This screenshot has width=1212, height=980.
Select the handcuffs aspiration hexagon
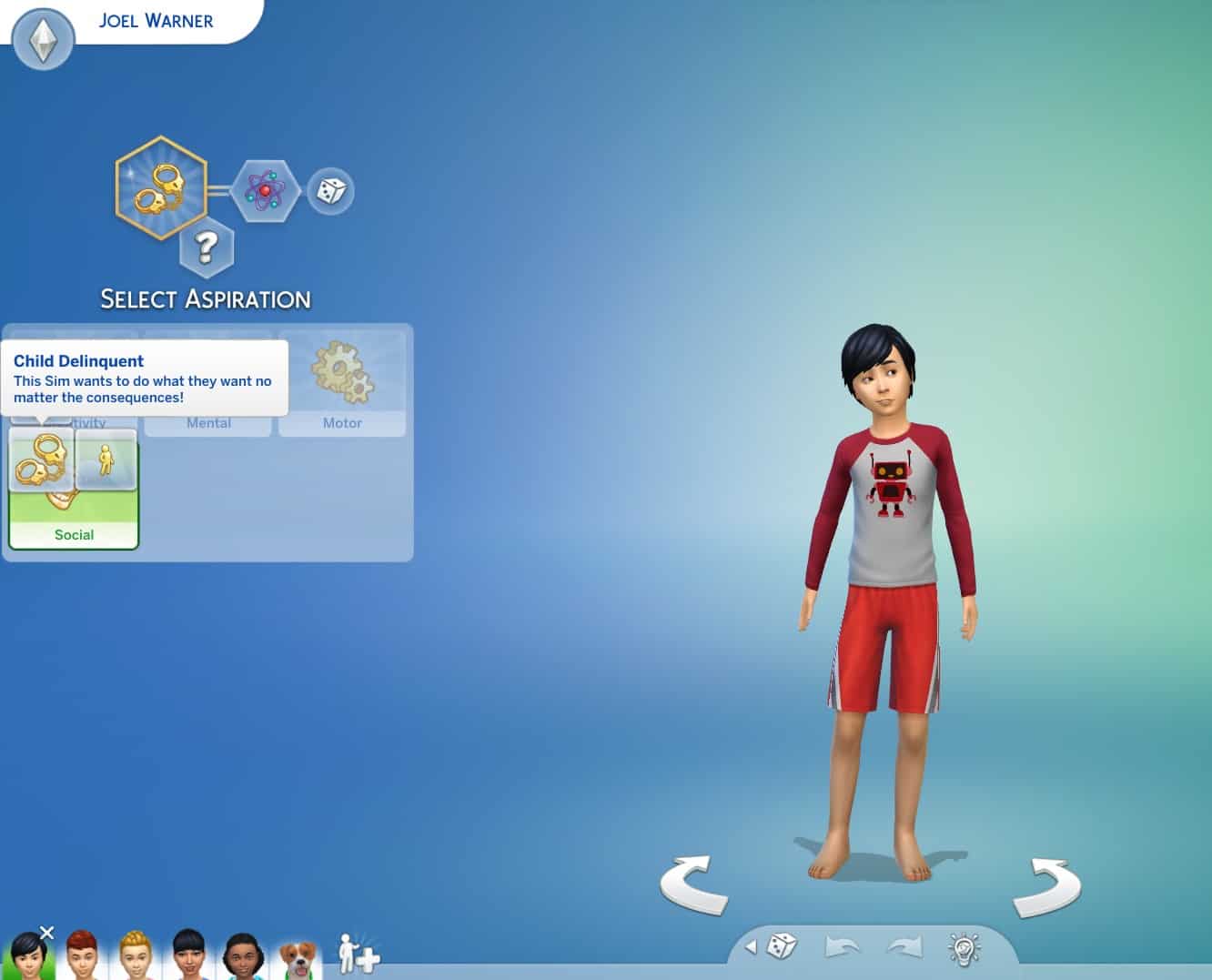[x=161, y=188]
